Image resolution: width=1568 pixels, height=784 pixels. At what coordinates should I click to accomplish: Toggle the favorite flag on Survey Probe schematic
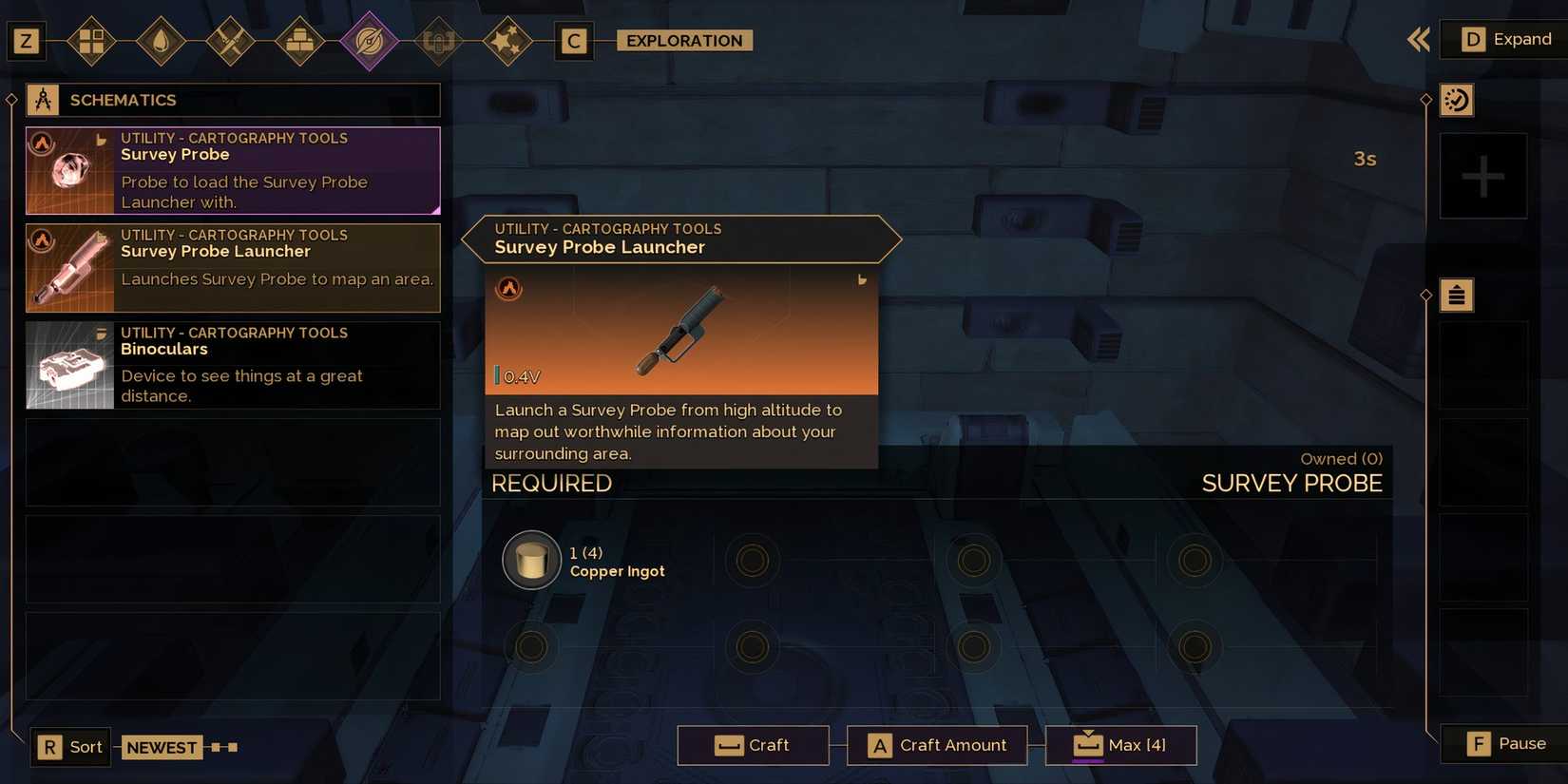(102, 140)
